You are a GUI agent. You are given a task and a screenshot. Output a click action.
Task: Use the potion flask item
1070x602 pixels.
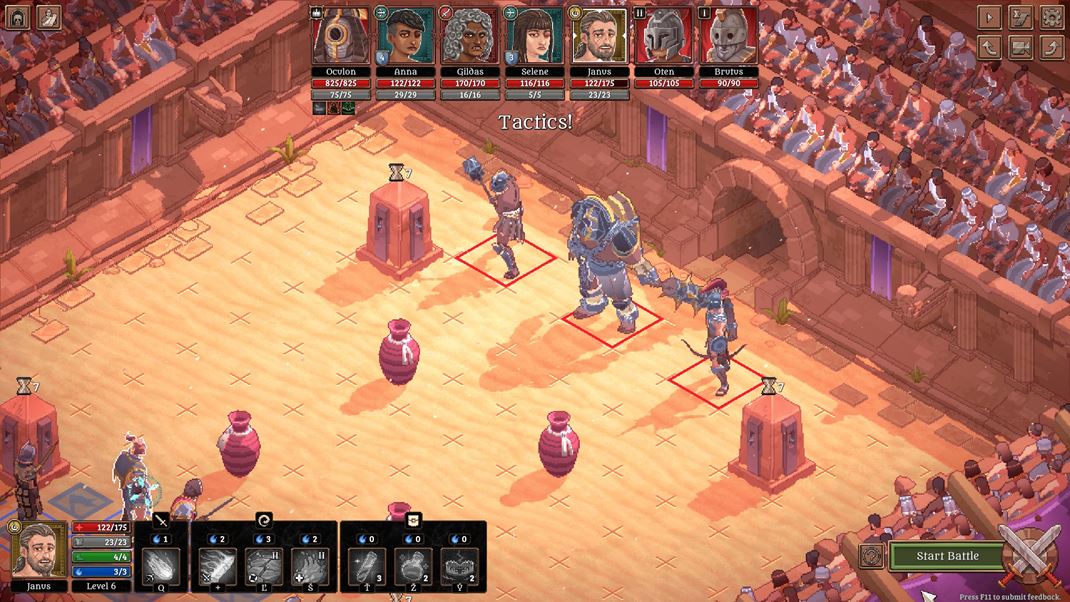(x=413, y=567)
